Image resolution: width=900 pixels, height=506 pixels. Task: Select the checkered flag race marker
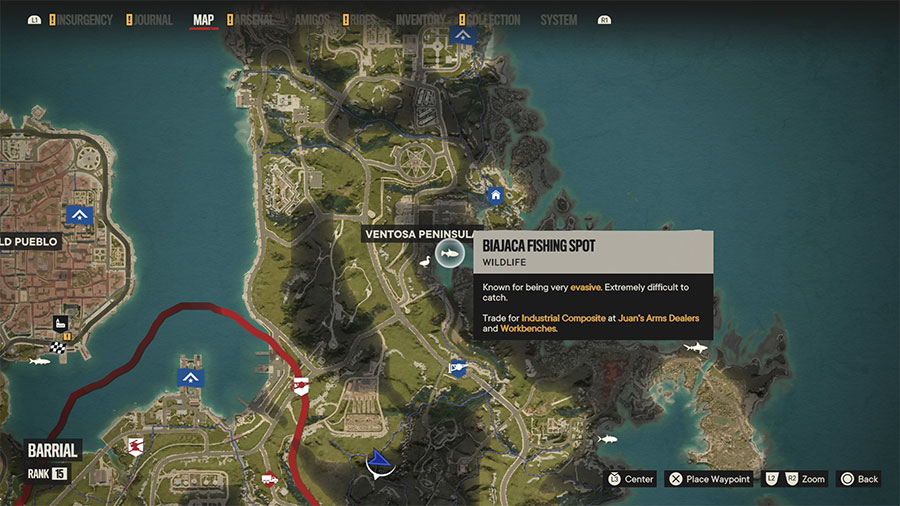click(x=57, y=347)
